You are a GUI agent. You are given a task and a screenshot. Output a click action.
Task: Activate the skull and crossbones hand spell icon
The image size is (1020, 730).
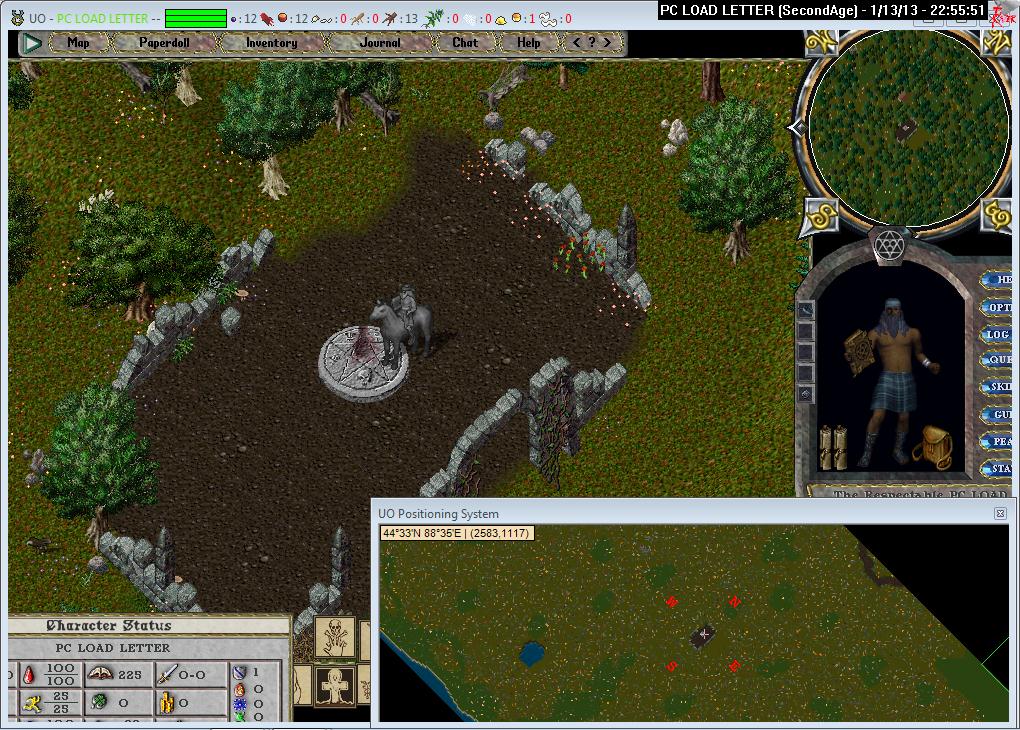coord(335,637)
